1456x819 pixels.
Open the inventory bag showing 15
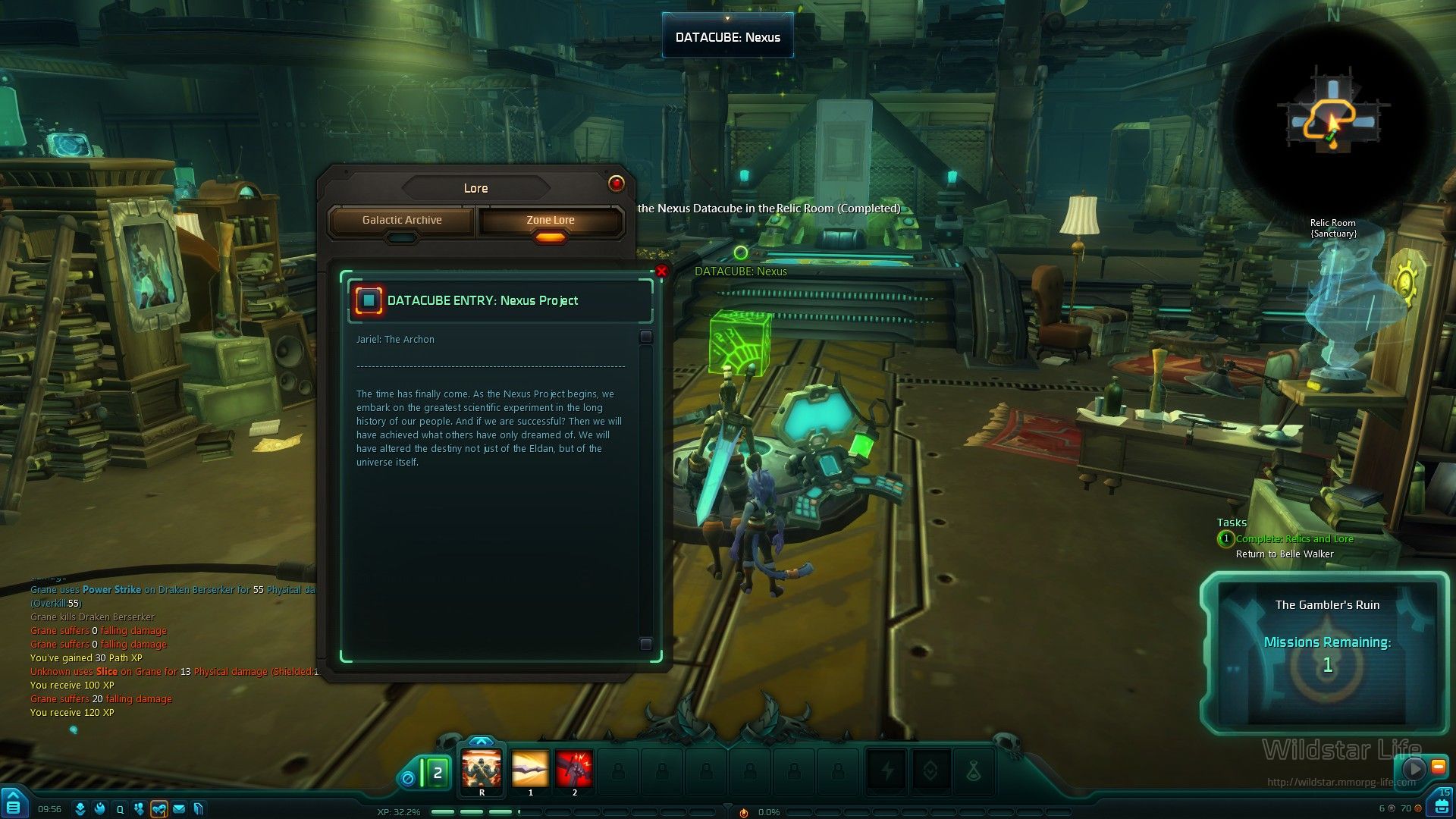point(1439,805)
